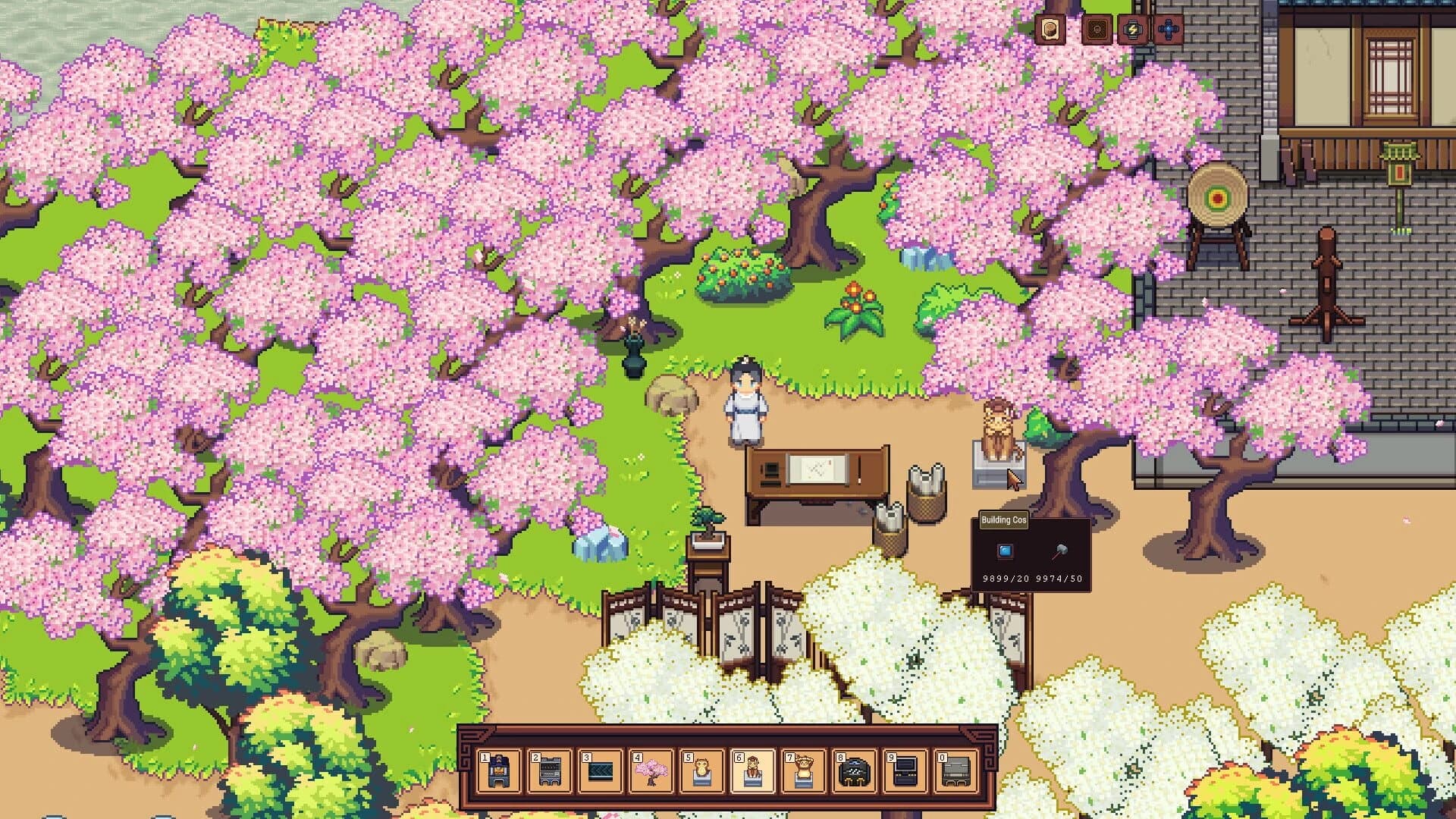1456x819 pixels.
Task: Select the lightning power icon in the toolbar
Action: (1133, 30)
